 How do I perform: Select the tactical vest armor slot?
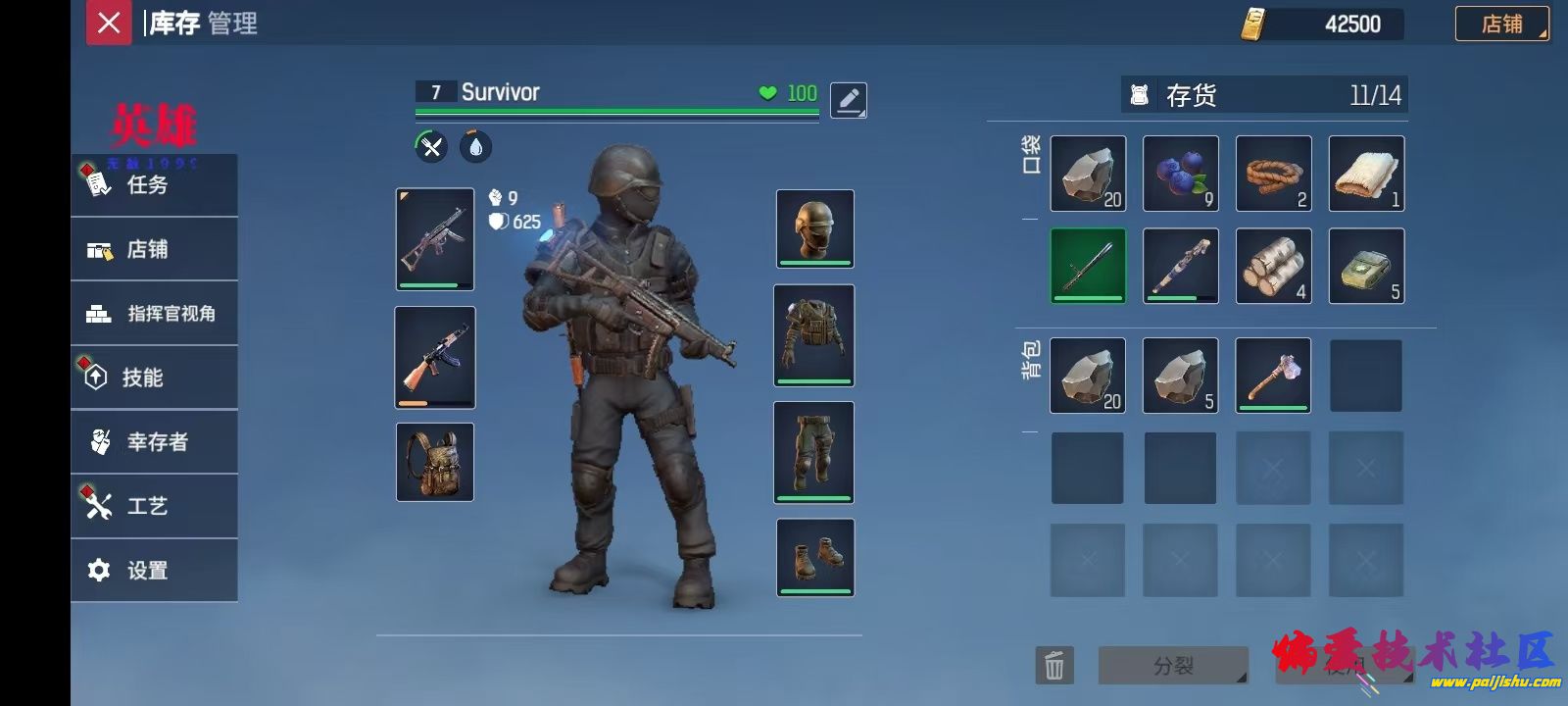click(x=813, y=335)
